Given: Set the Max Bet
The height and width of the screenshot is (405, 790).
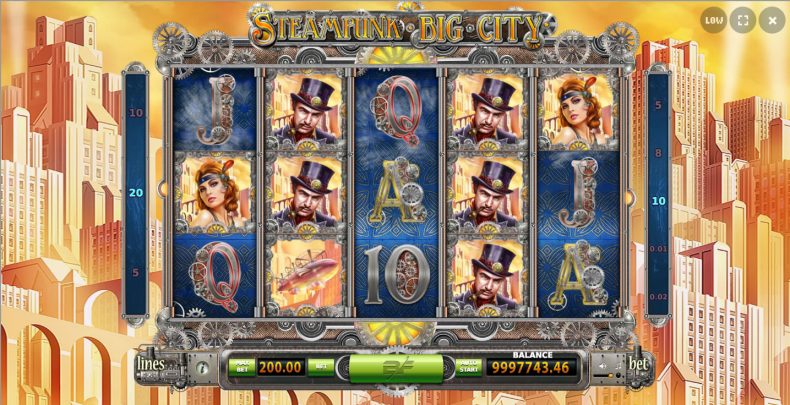Looking at the screenshot, I should pos(241,367).
